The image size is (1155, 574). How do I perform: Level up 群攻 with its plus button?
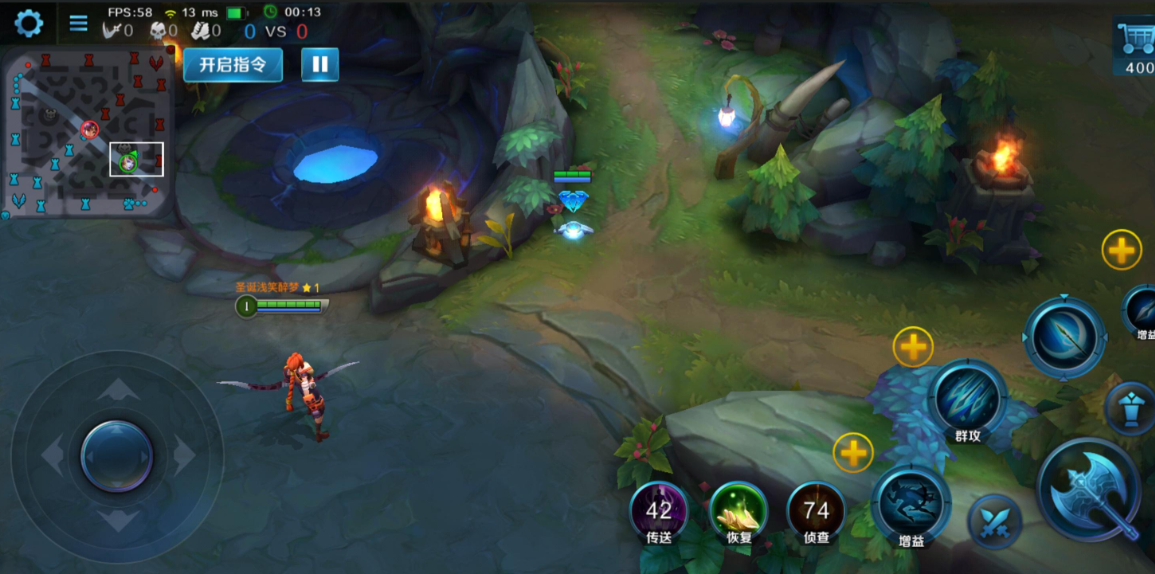tap(912, 347)
